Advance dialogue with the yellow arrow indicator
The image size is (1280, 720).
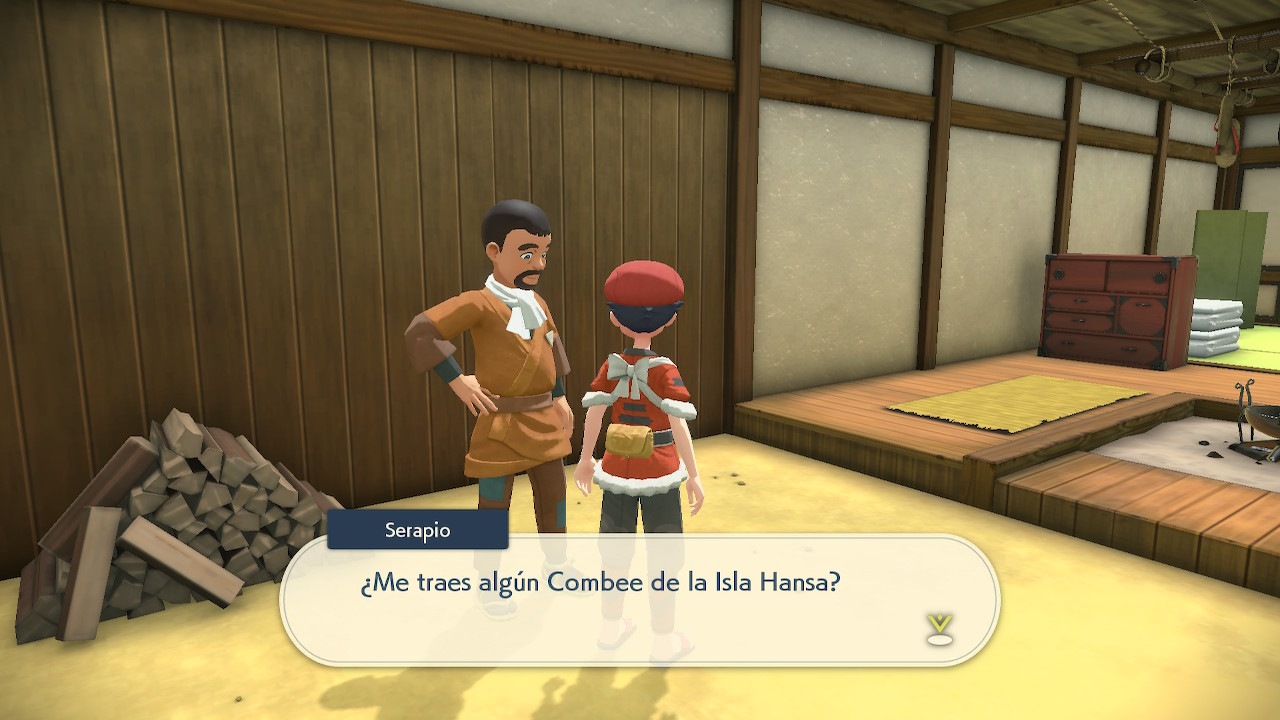point(939,629)
